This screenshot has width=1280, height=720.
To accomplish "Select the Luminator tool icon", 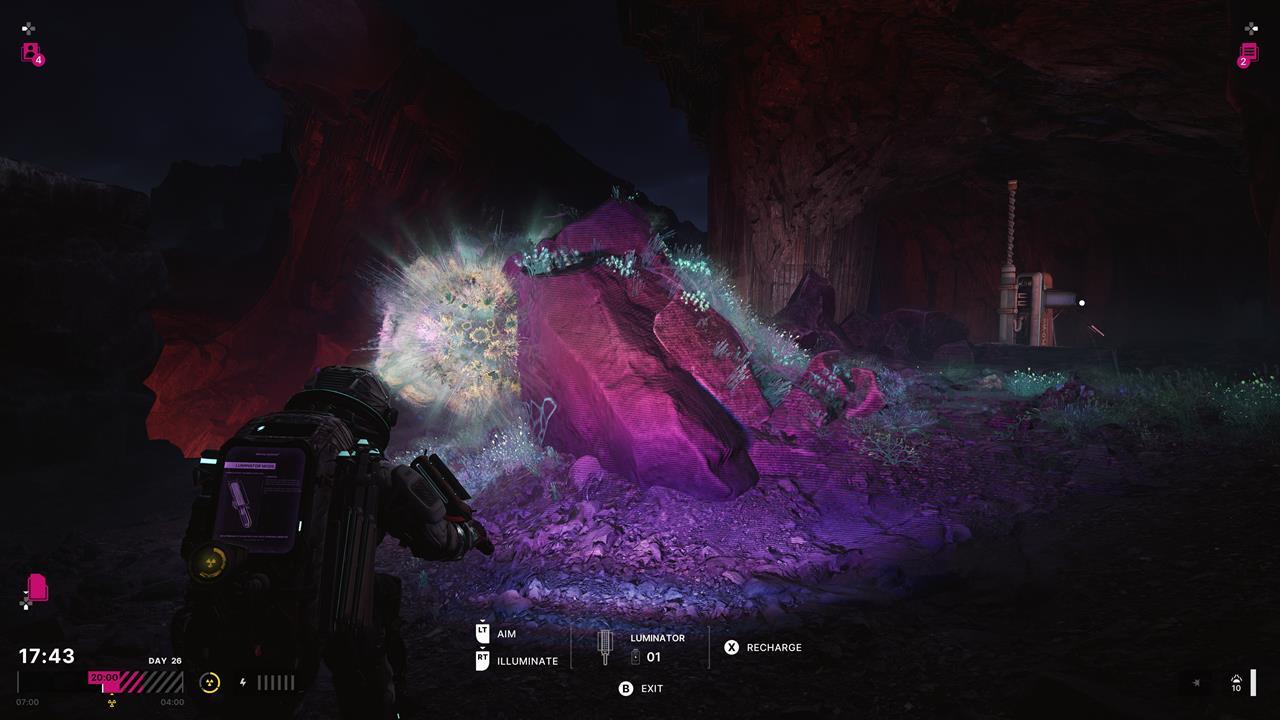I will (604, 647).
